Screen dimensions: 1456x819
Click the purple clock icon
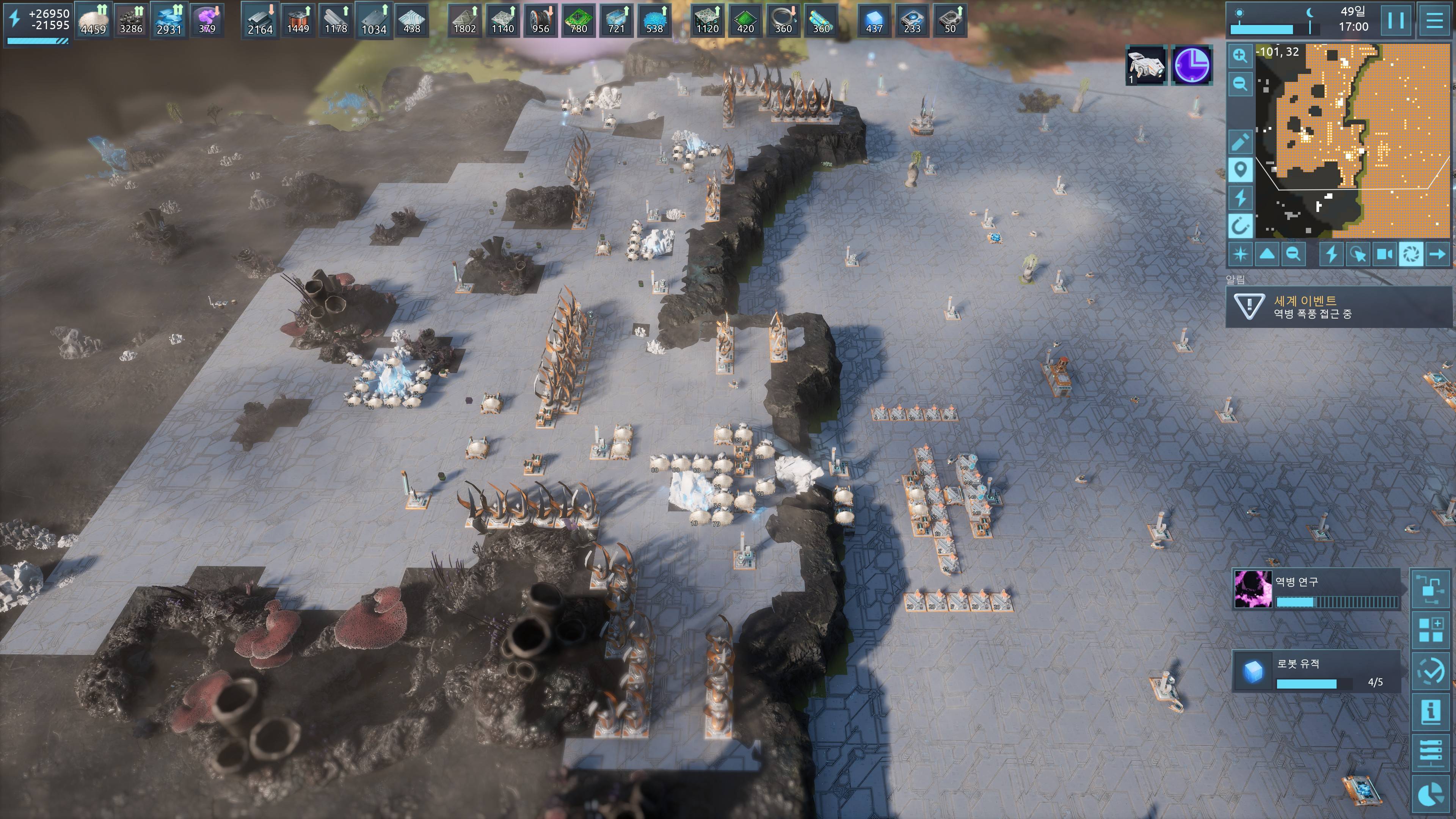[1192, 65]
